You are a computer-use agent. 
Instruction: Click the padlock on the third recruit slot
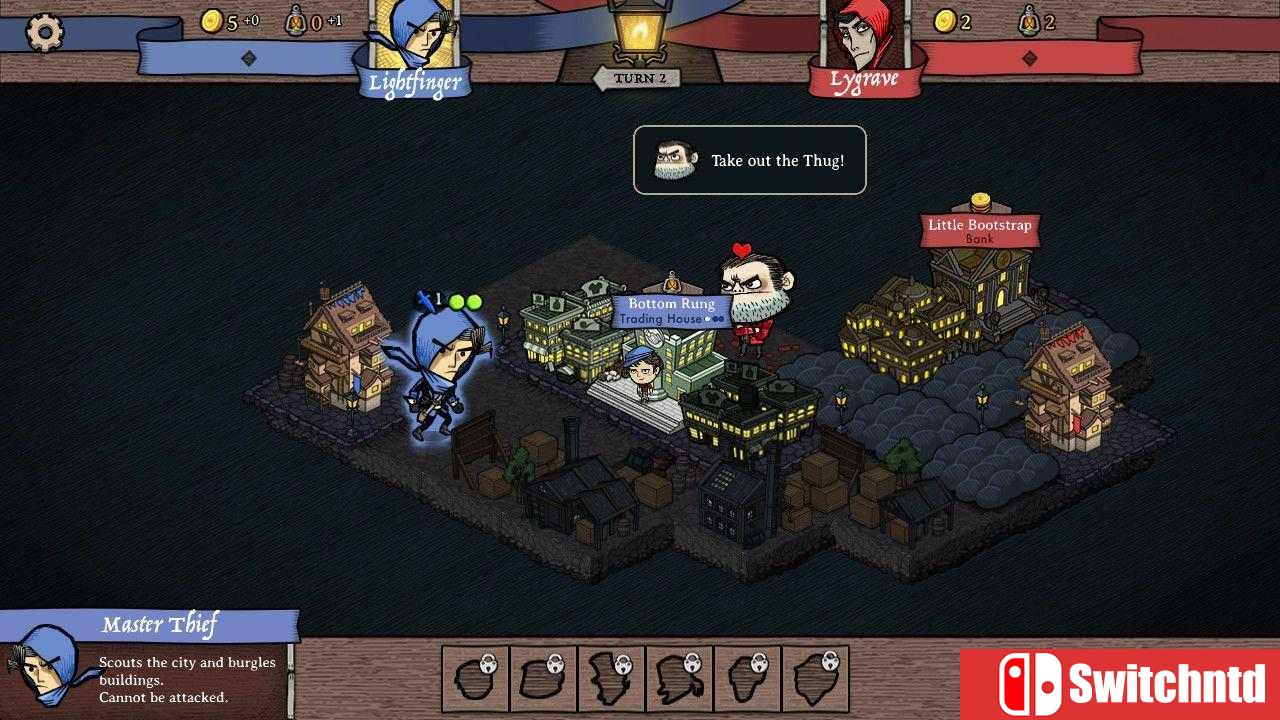pyautogui.click(x=621, y=664)
